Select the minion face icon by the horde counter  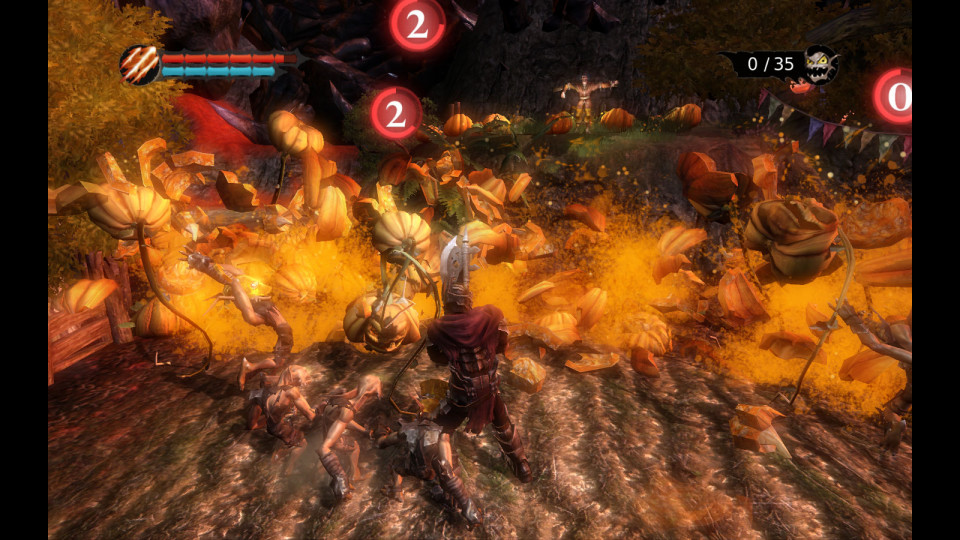tap(819, 65)
